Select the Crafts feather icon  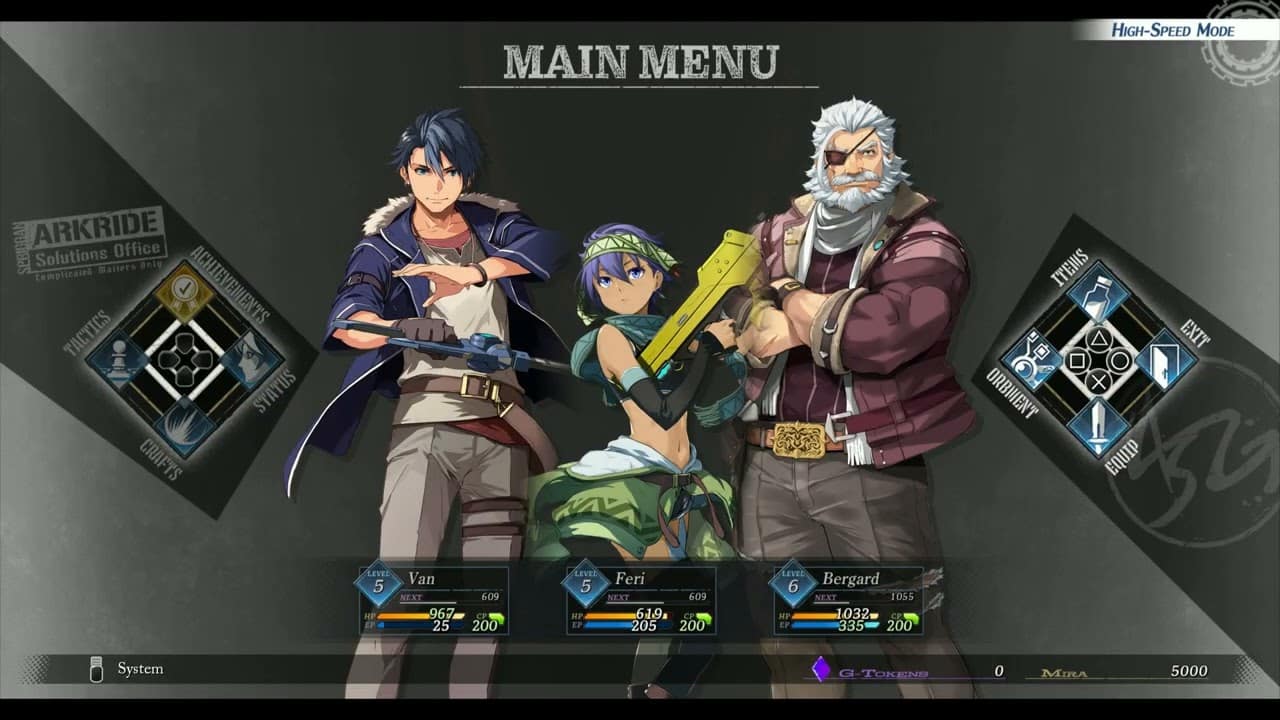(x=181, y=424)
